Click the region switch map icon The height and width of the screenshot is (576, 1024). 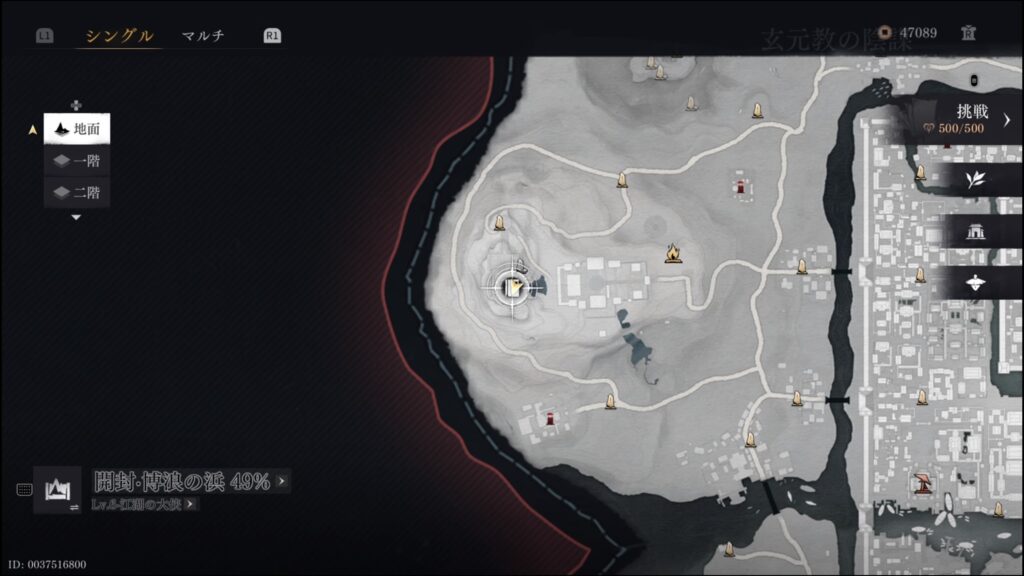(57, 490)
